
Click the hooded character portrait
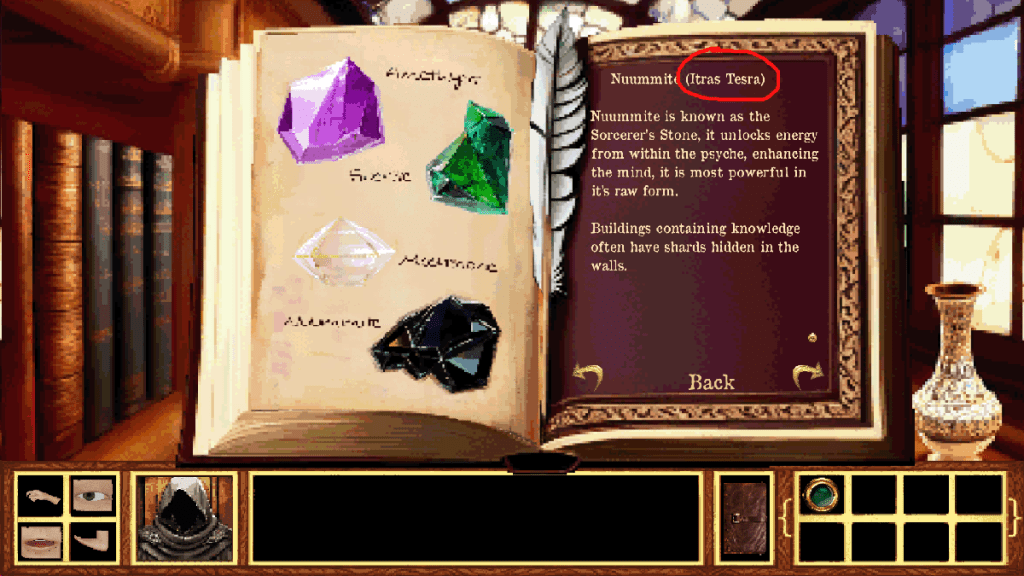(x=184, y=517)
